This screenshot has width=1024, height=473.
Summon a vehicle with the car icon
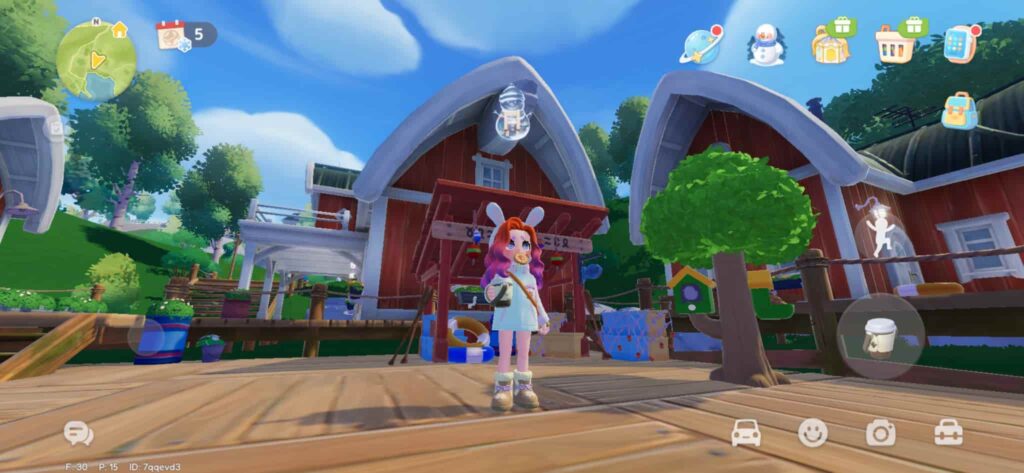coord(747,433)
